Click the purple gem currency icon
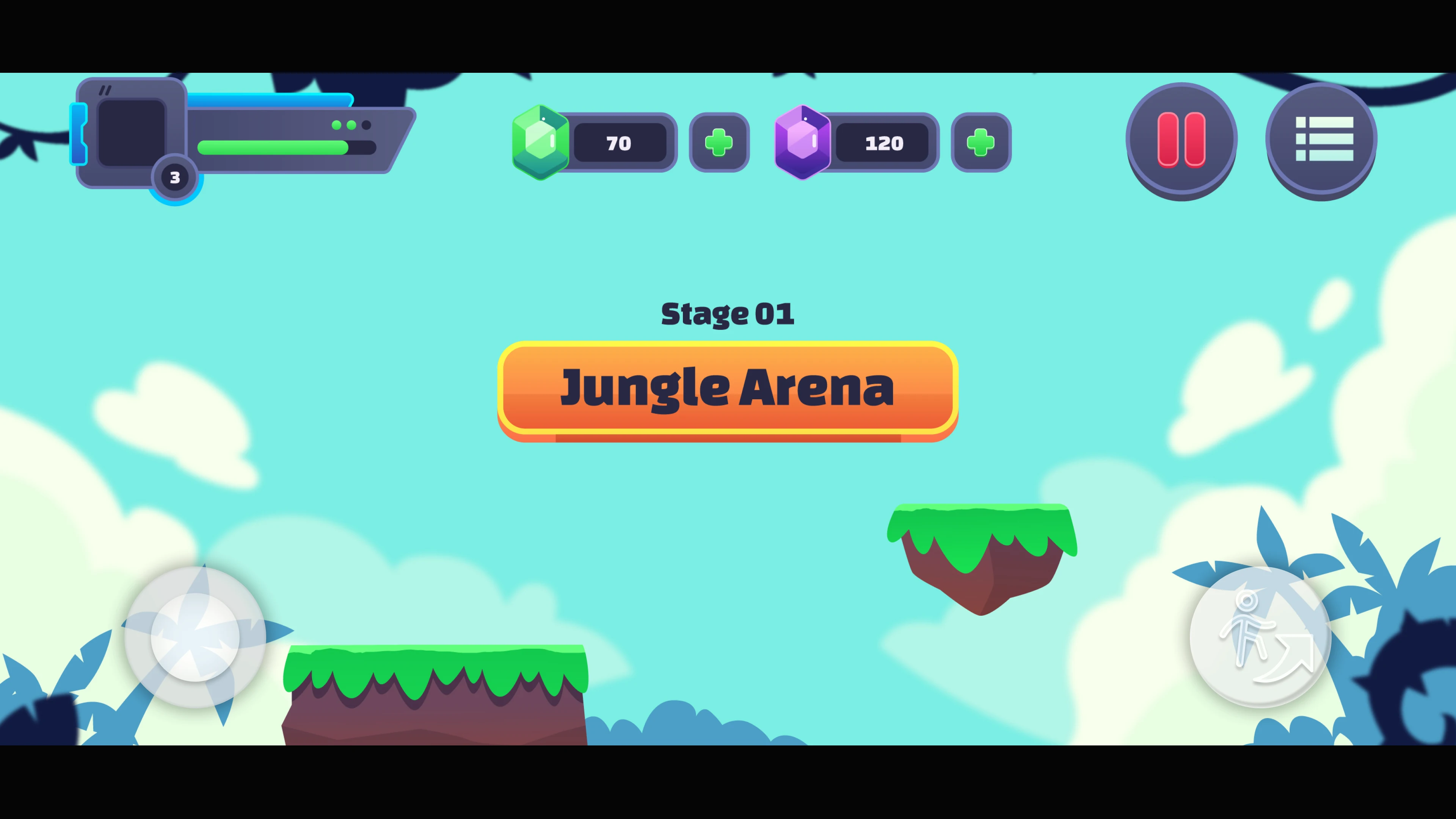Image resolution: width=1456 pixels, height=819 pixels. [x=803, y=142]
